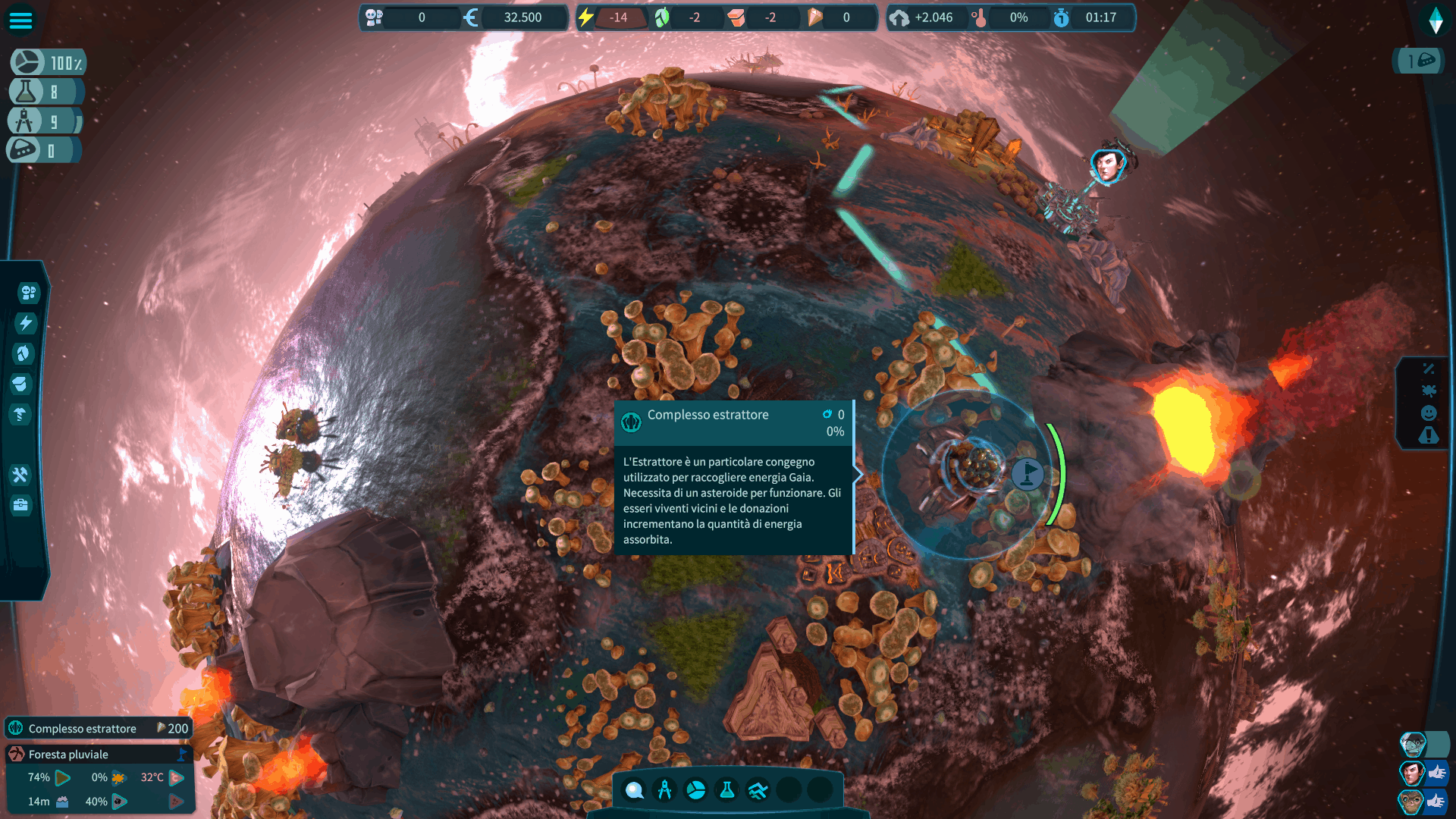Open the line graph trends view
This screenshot has width=1456, height=819.
point(758,790)
